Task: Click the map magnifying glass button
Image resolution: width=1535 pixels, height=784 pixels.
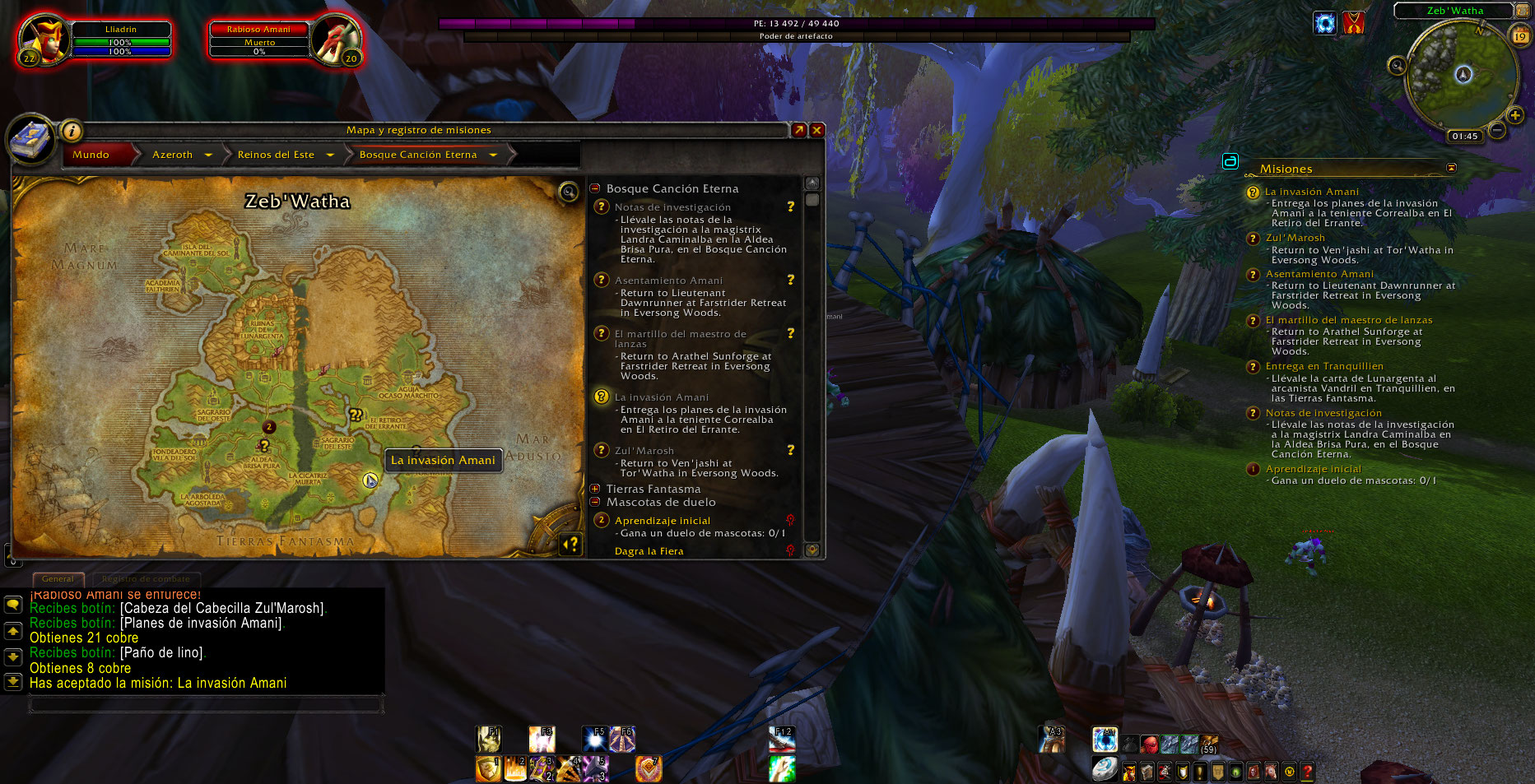Action: point(568,193)
